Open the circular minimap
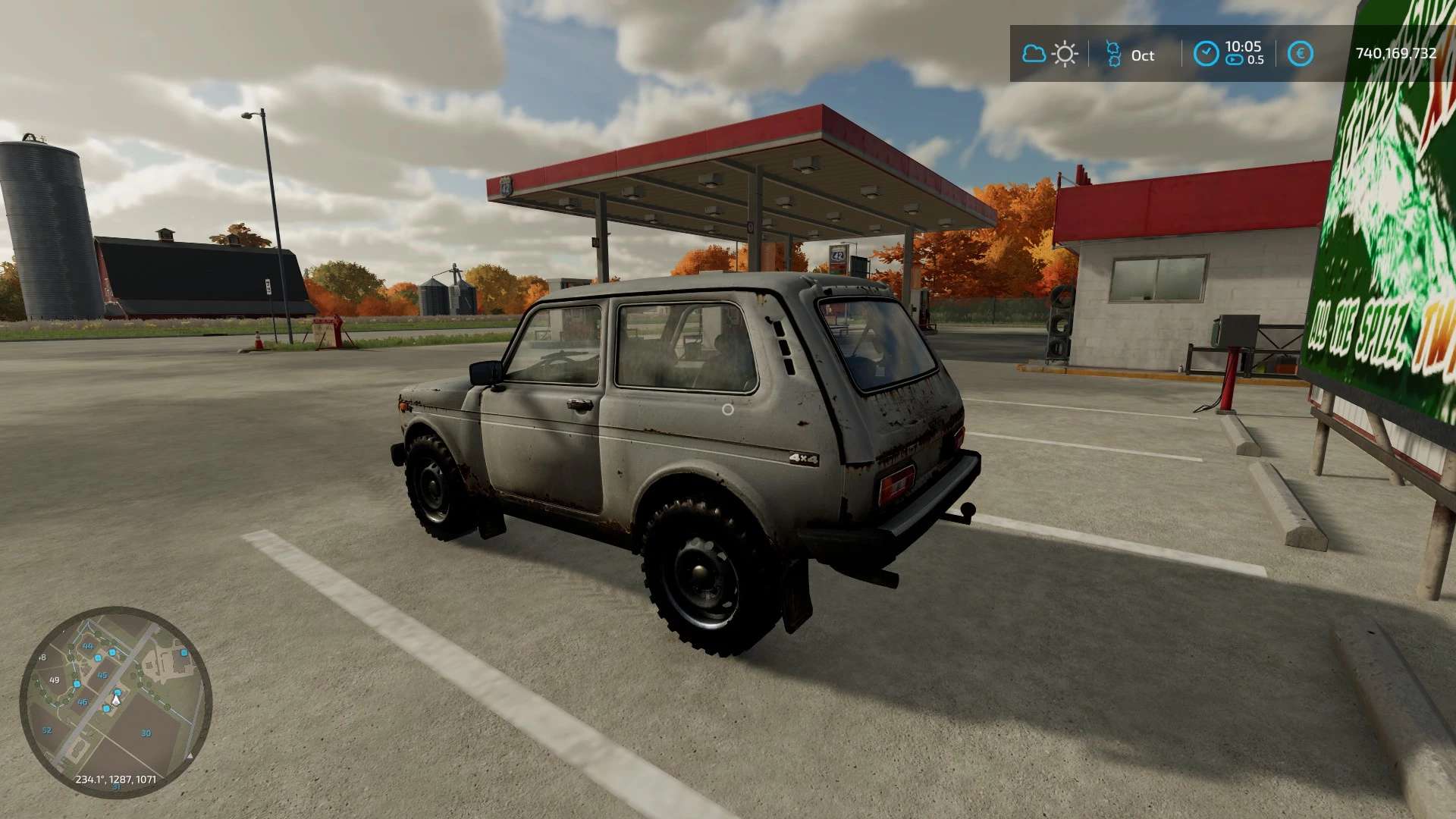Viewport: 1456px width, 819px height. pos(115,701)
